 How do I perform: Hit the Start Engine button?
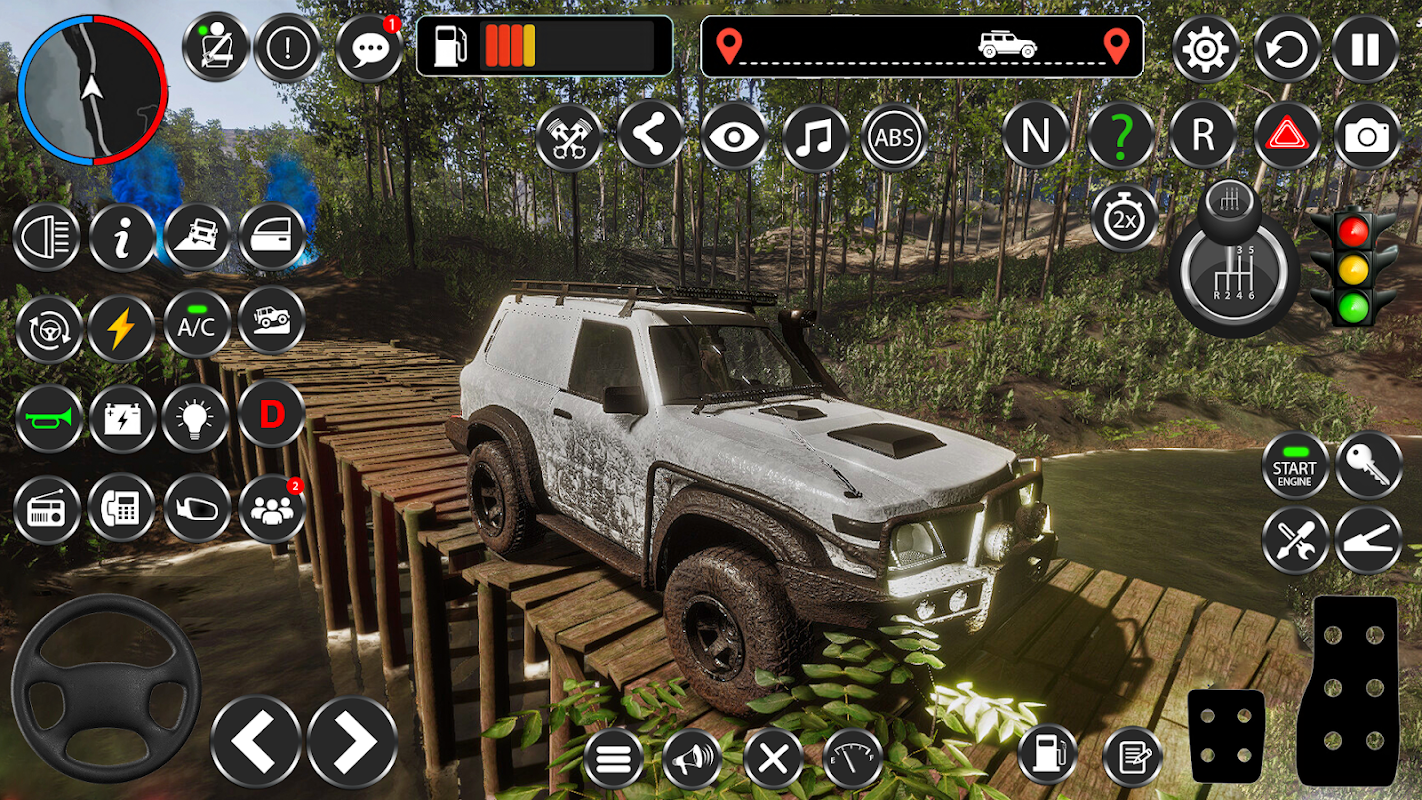click(1294, 466)
